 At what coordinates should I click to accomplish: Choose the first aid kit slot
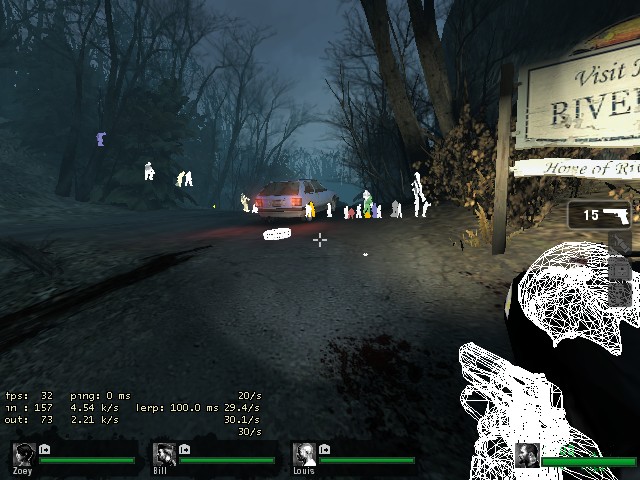click(x=620, y=270)
